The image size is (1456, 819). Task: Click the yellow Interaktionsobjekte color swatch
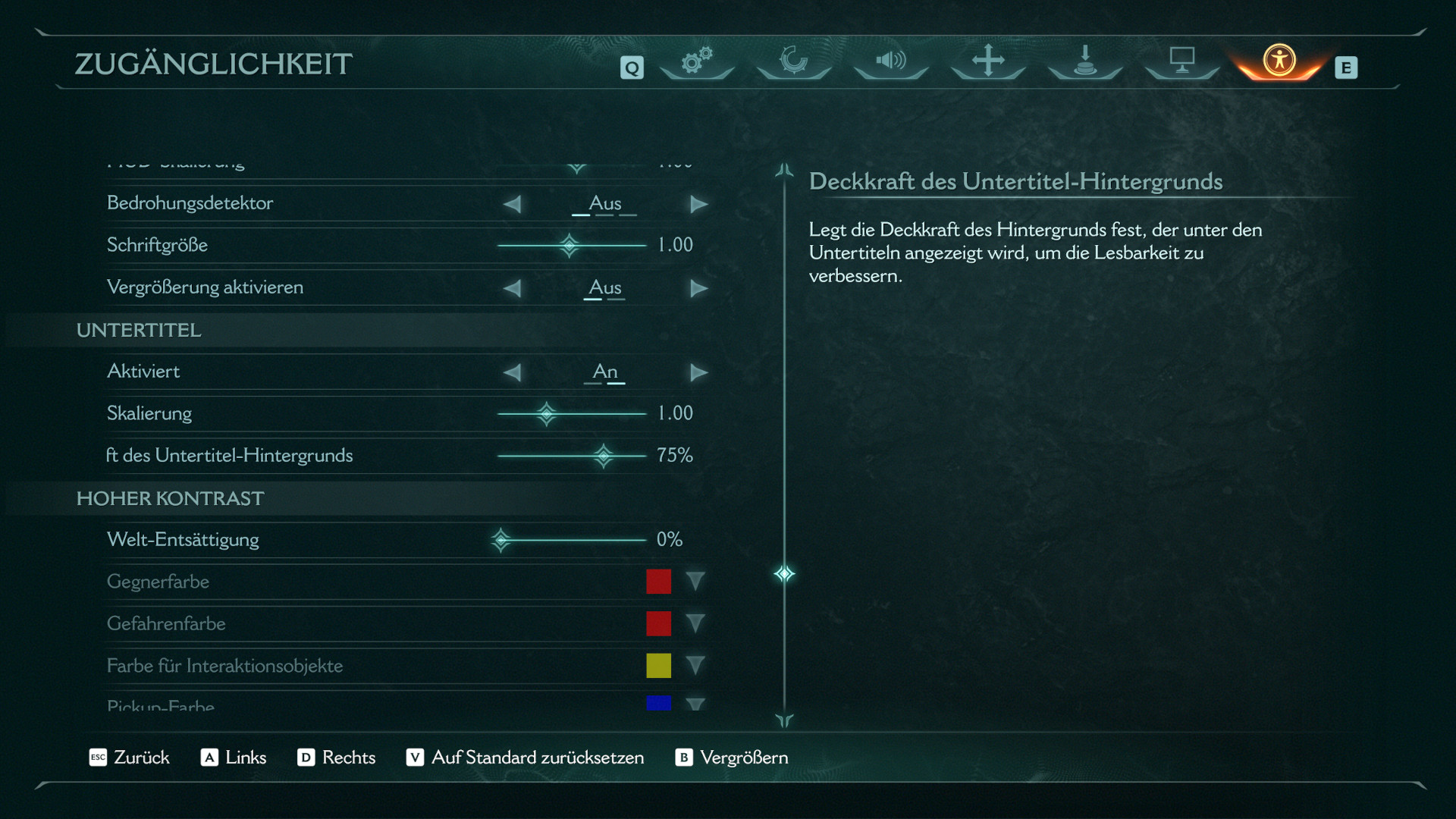click(658, 666)
